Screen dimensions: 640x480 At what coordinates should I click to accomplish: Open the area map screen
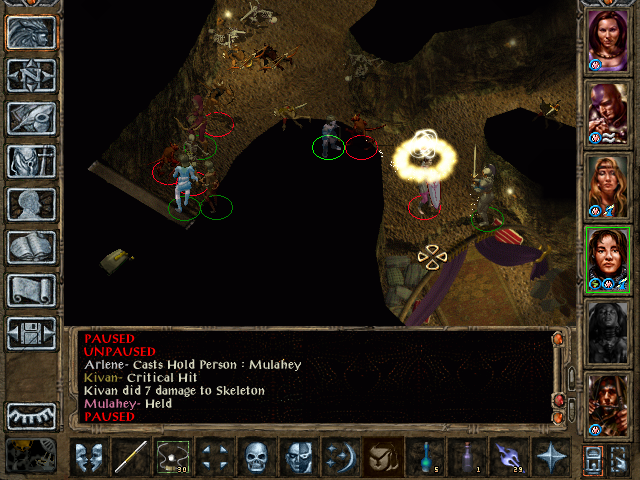pyautogui.click(x=31, y=75)
